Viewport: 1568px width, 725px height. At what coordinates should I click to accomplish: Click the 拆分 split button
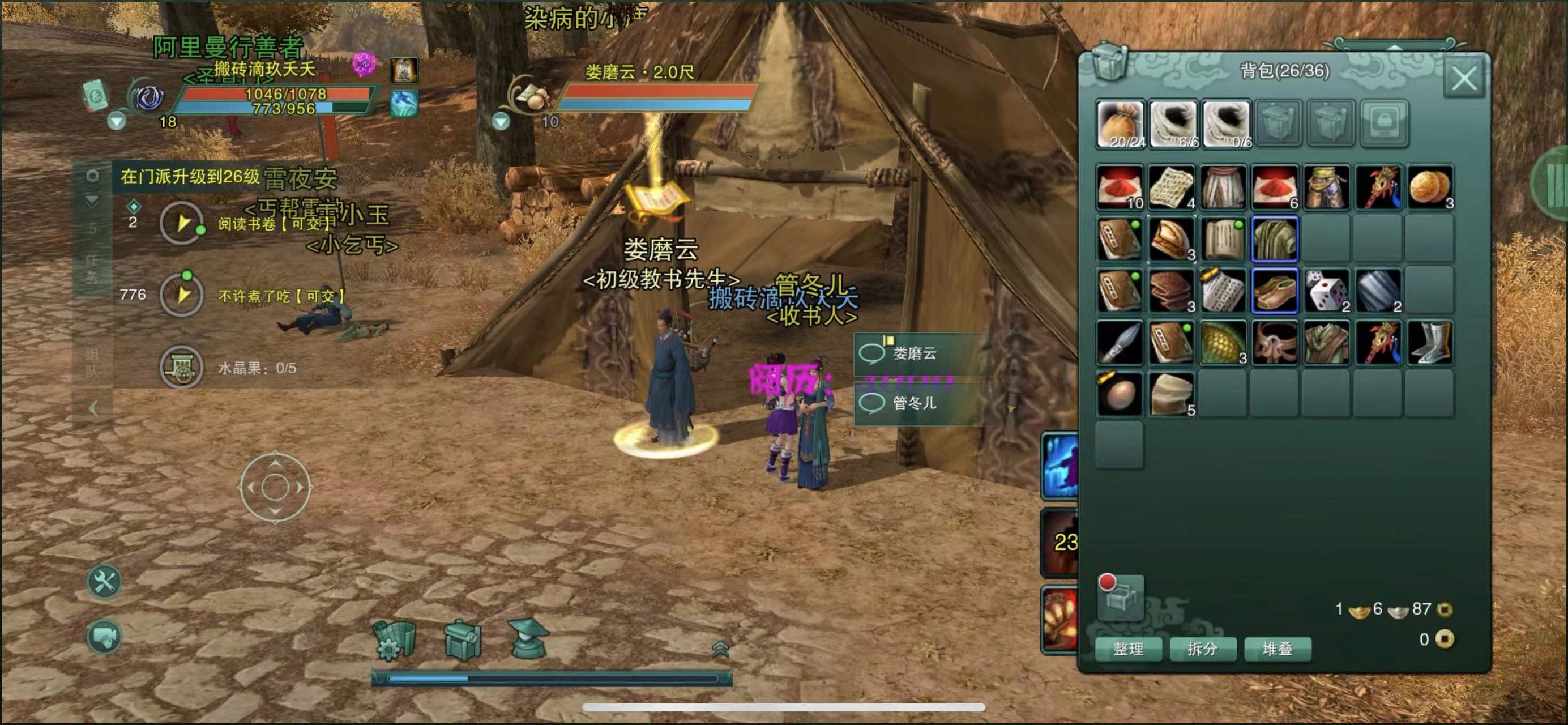(x=1202, y=649)
